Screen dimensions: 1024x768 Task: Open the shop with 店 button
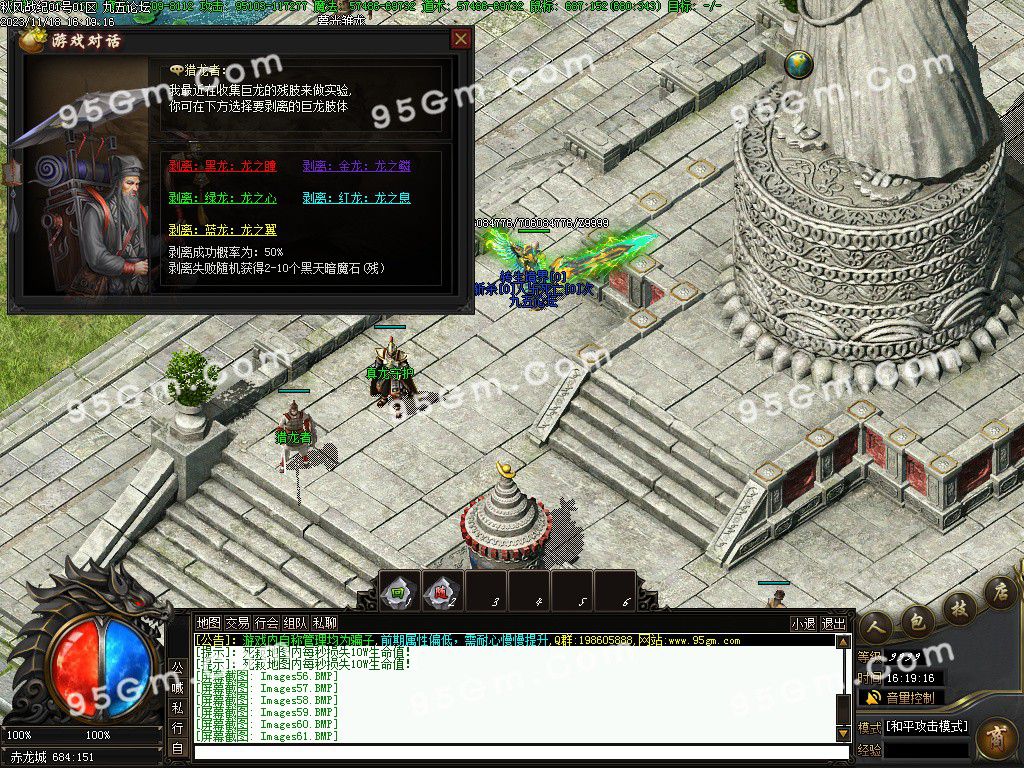click(998, 591)
